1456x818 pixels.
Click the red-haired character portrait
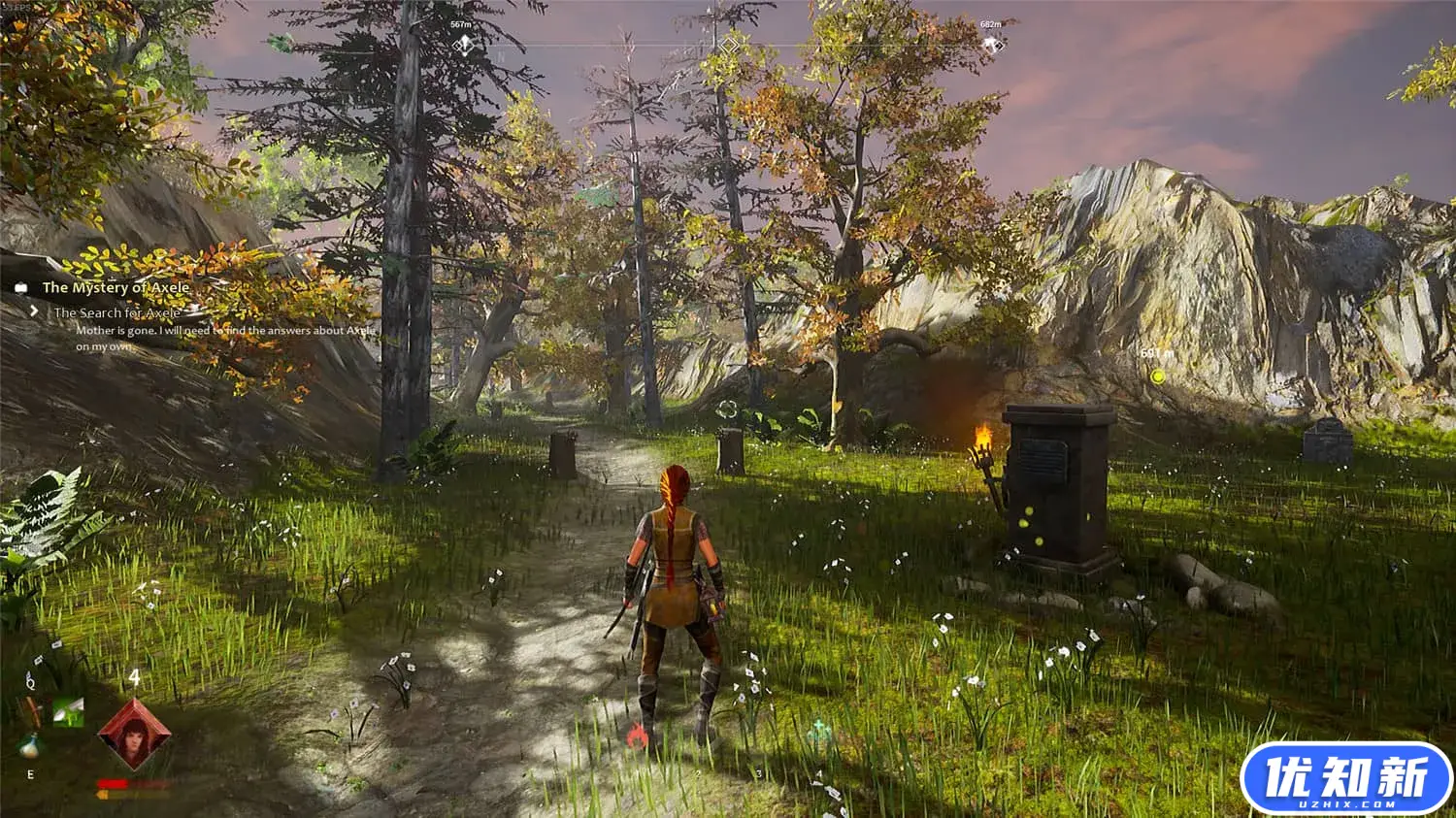click(x=134, y=735)
